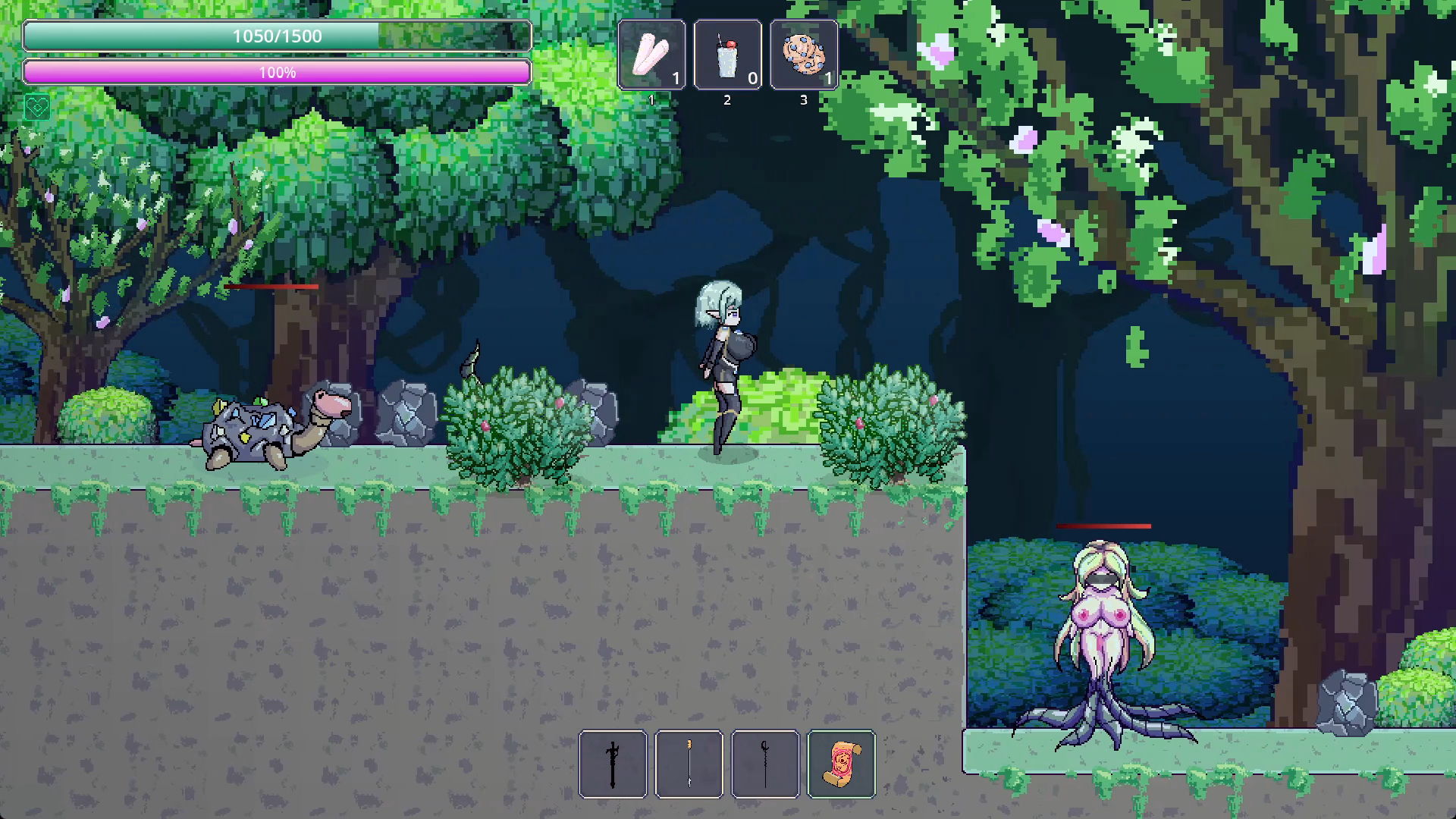The width and height of the screenshot is (1456, 819).
Task: Use the blueberry cookie item
Action: [x=804, y=55]
